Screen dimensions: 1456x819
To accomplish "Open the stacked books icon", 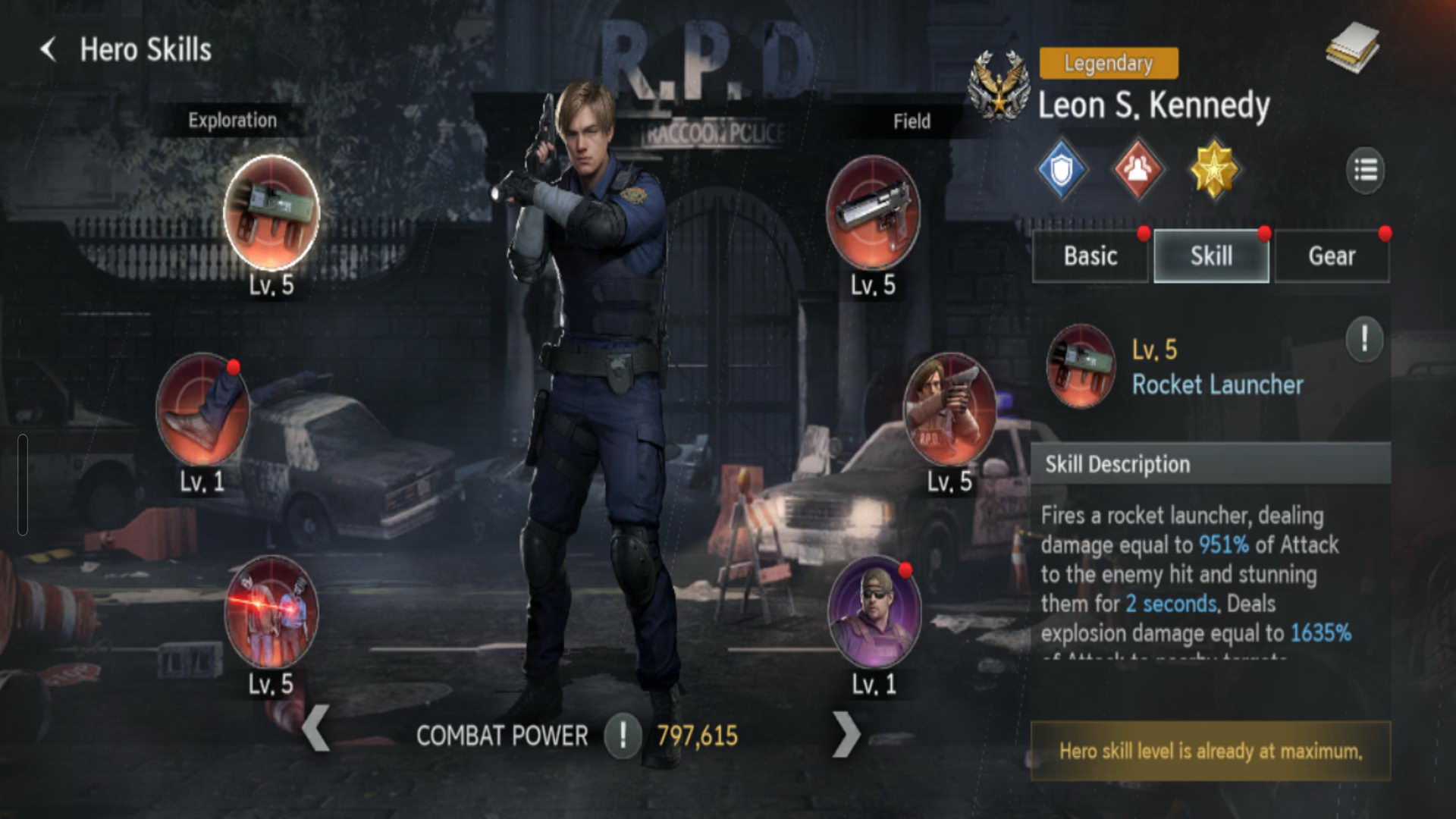I will pyautogui.click(x=1353, y=47).
